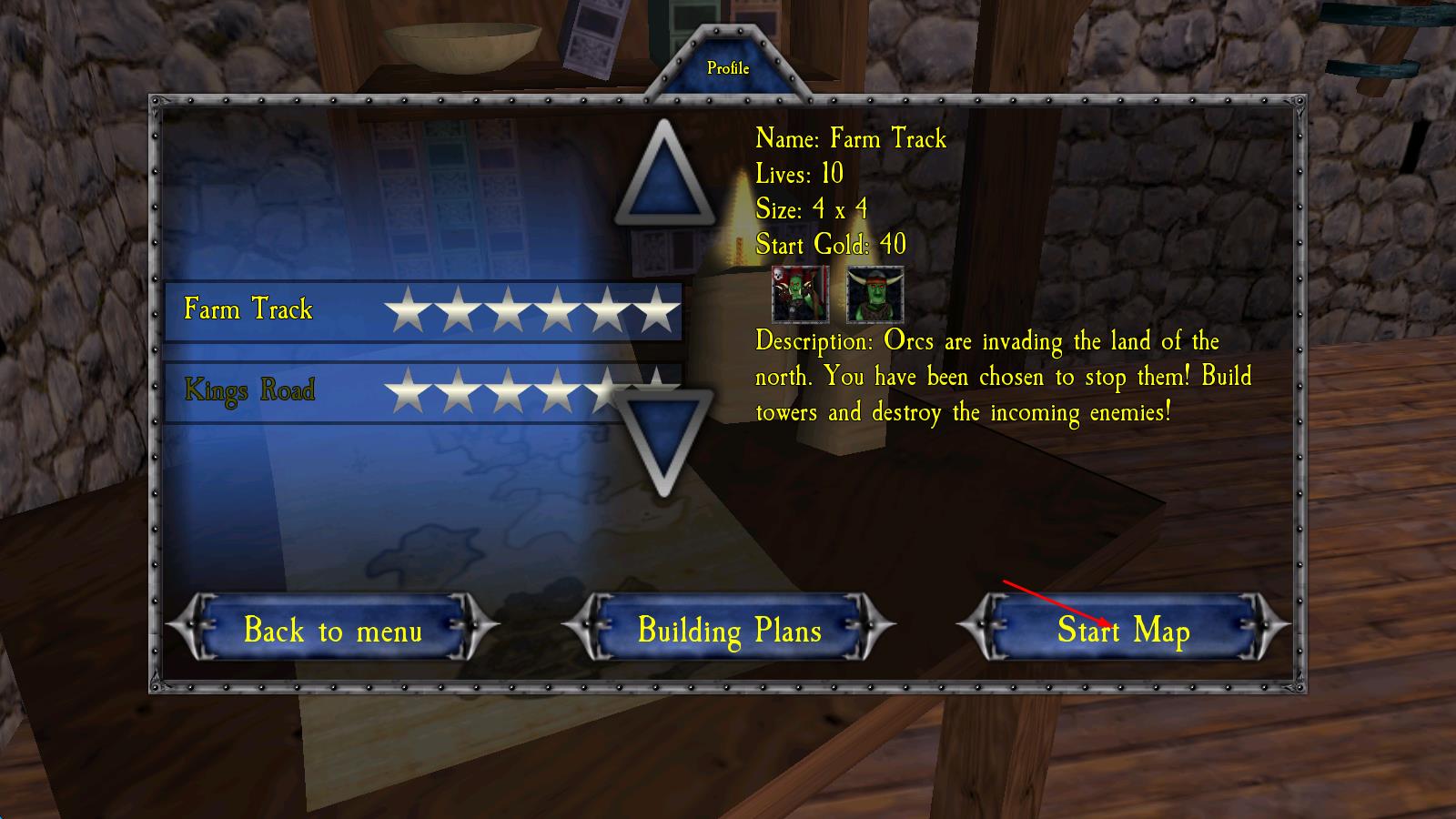Image resolution: width=1456 pixels, height=819 pixels.
Task: Click the red orc enemy portrait
Action: [x=800, y=295]
